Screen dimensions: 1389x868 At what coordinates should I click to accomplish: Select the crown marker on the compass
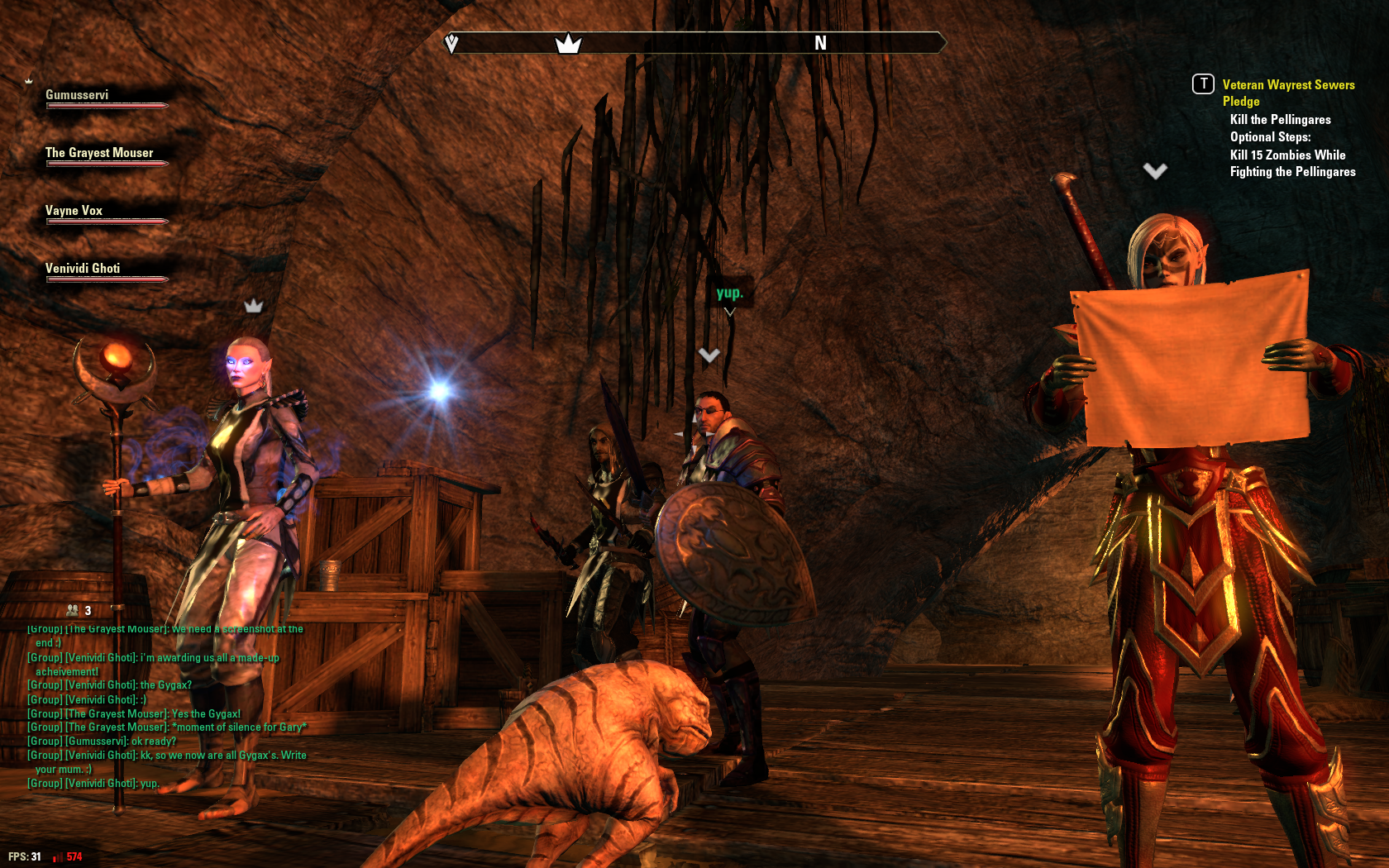tap(568, 43)
